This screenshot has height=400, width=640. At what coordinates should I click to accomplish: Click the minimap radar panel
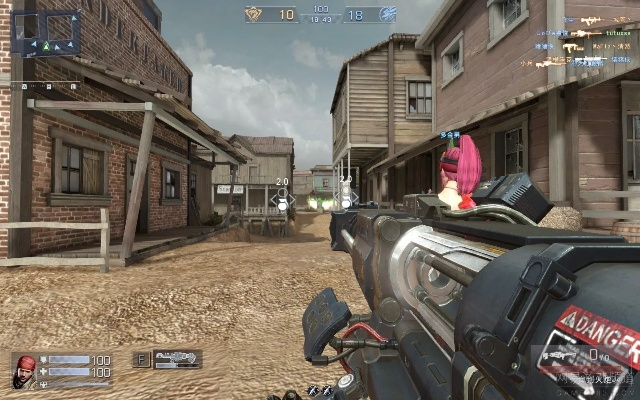tap(47, 32)
